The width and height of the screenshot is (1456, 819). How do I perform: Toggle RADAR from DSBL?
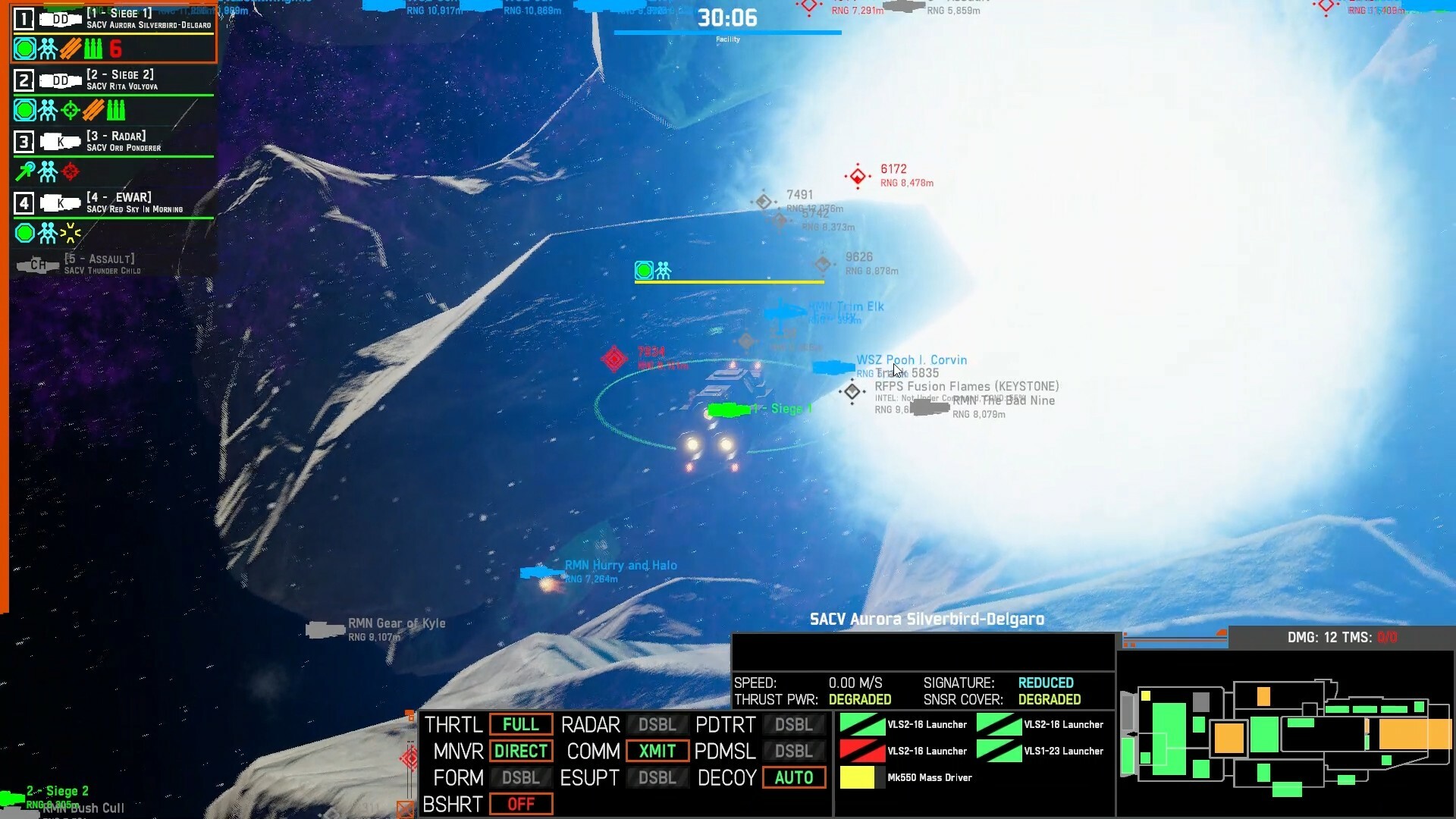[657, 724]
